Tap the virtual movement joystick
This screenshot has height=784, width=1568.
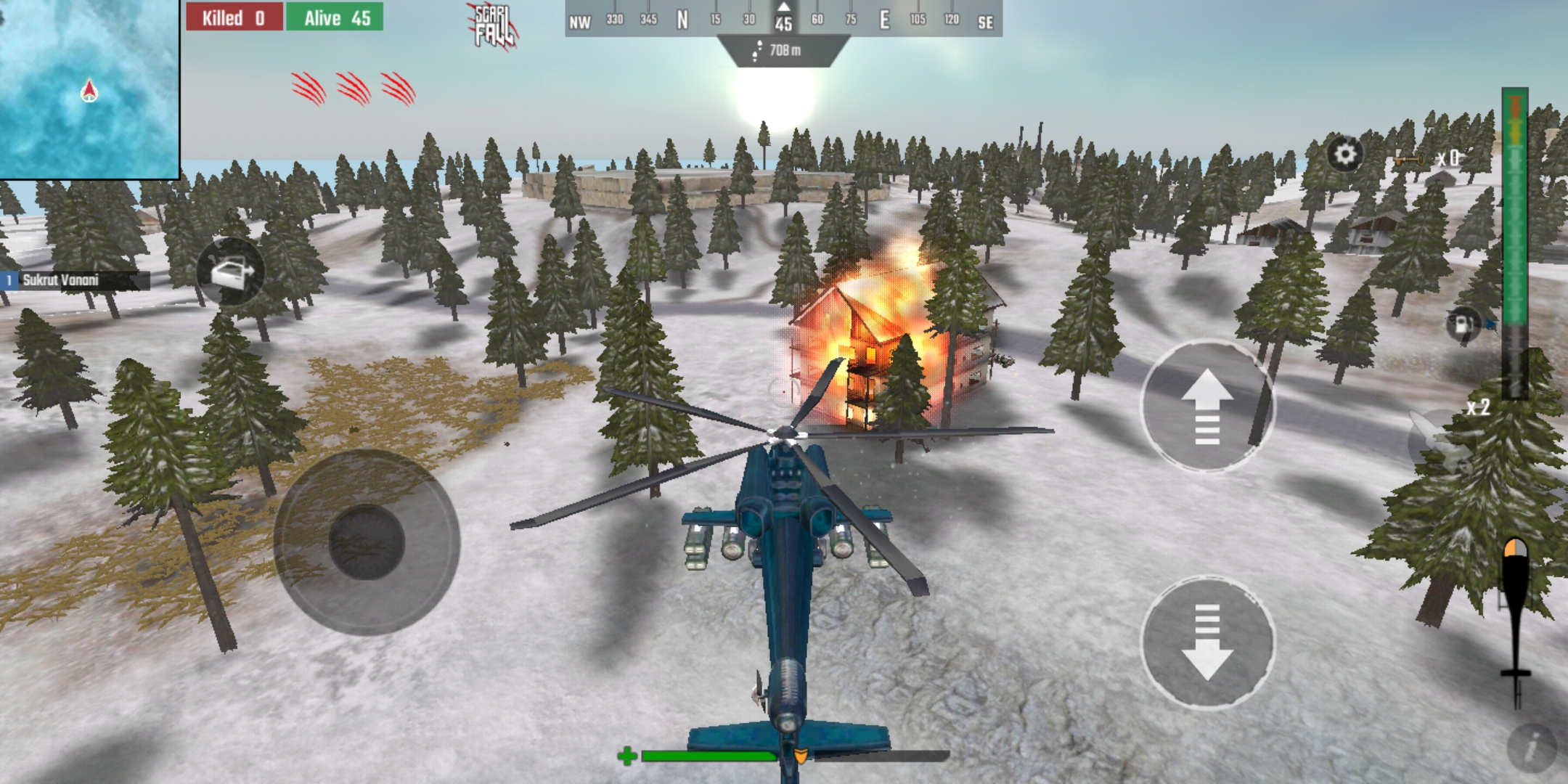click(x=367, y=542)
